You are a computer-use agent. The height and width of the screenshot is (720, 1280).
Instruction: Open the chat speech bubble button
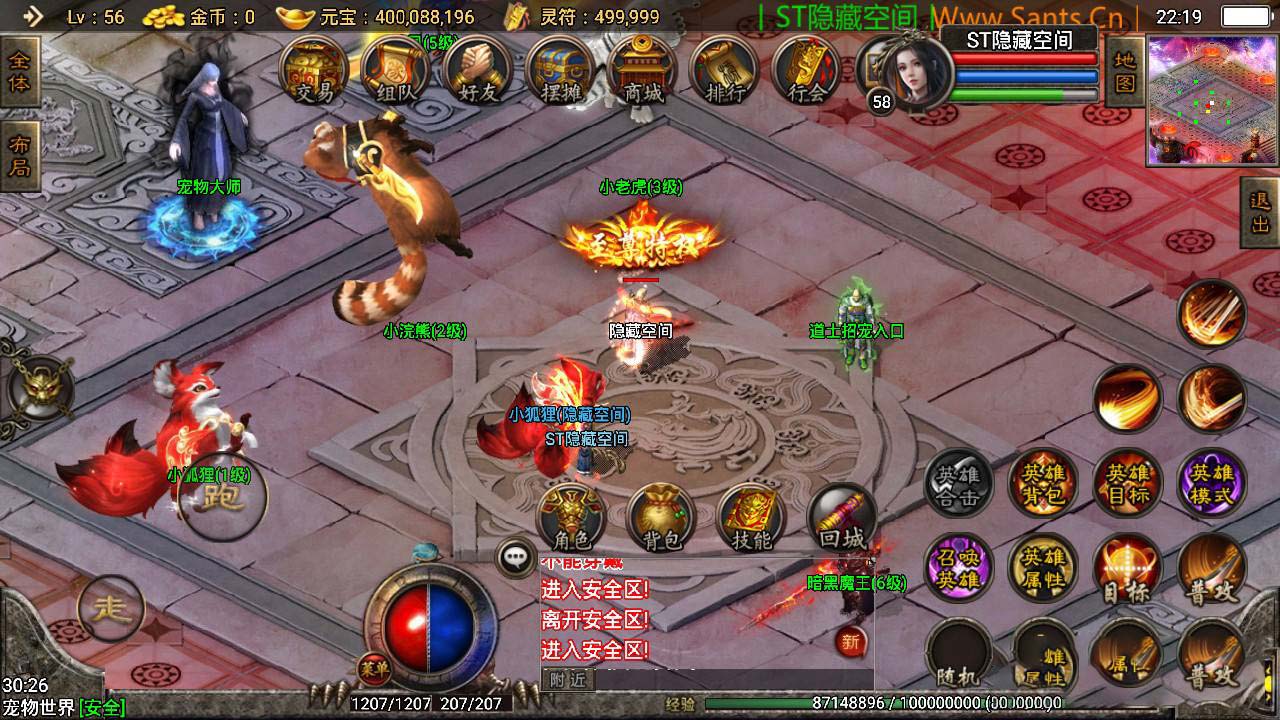[516, 558]
